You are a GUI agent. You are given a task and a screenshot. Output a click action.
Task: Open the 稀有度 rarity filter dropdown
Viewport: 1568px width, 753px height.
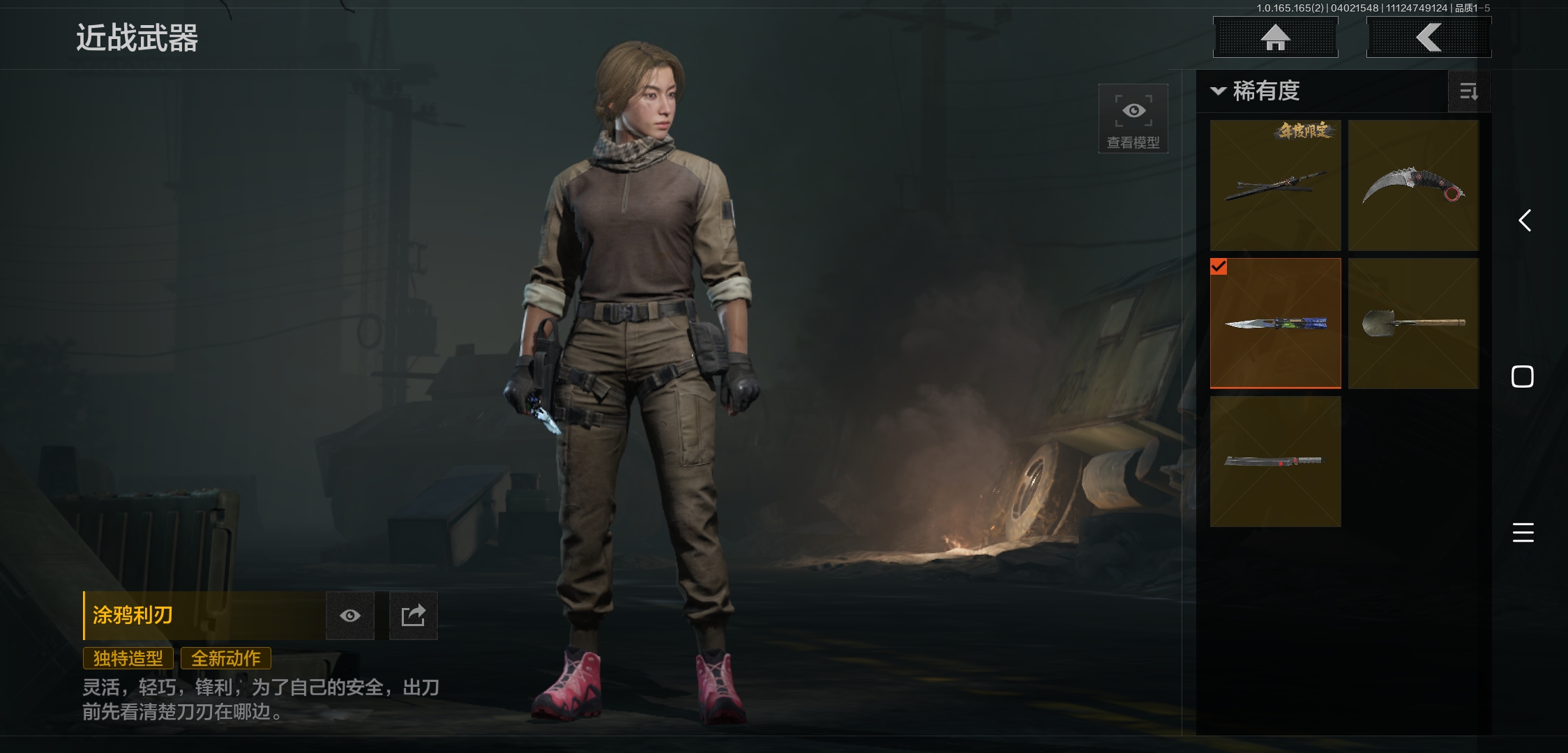click(x=1256, y=91)
